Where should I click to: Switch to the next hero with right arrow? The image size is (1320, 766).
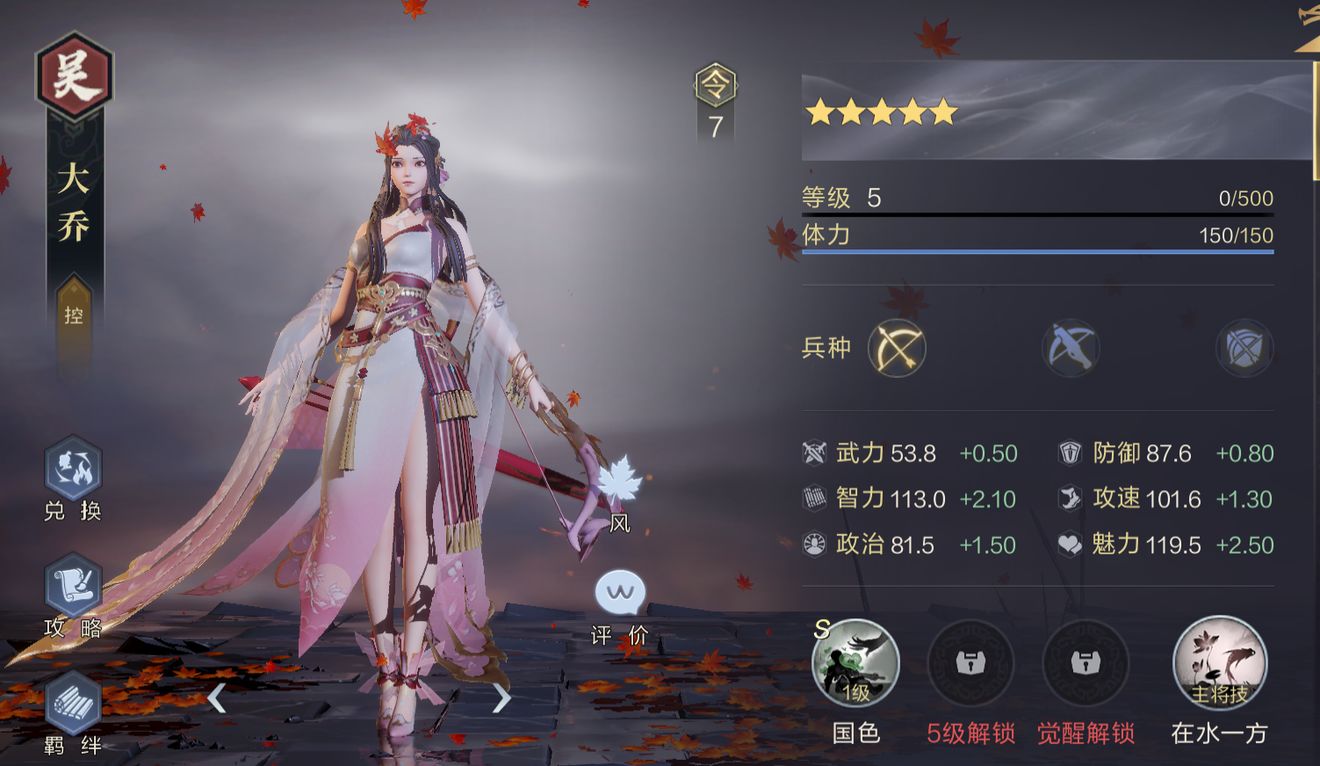[502, 697]
